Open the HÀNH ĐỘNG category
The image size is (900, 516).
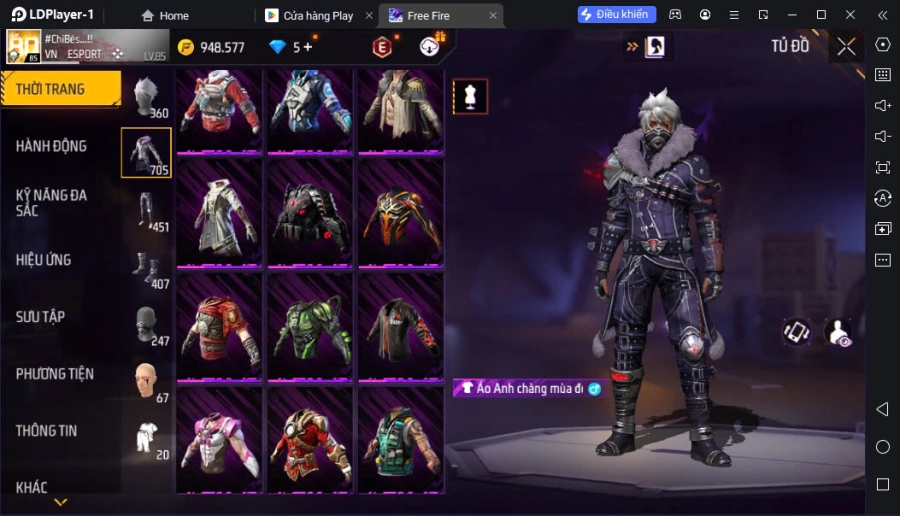point(52,146)
